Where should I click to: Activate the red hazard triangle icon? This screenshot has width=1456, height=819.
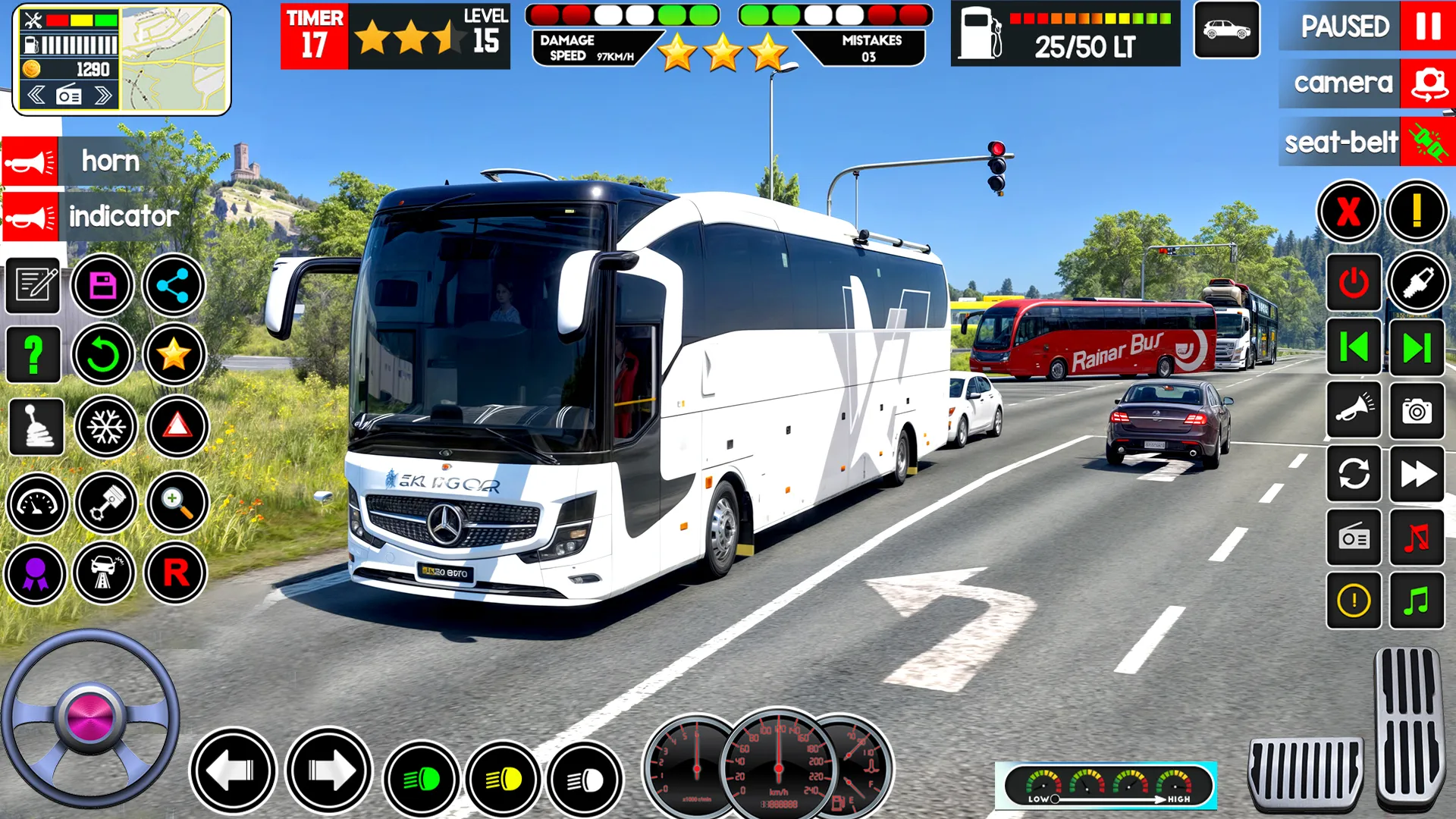click(177, 426)
